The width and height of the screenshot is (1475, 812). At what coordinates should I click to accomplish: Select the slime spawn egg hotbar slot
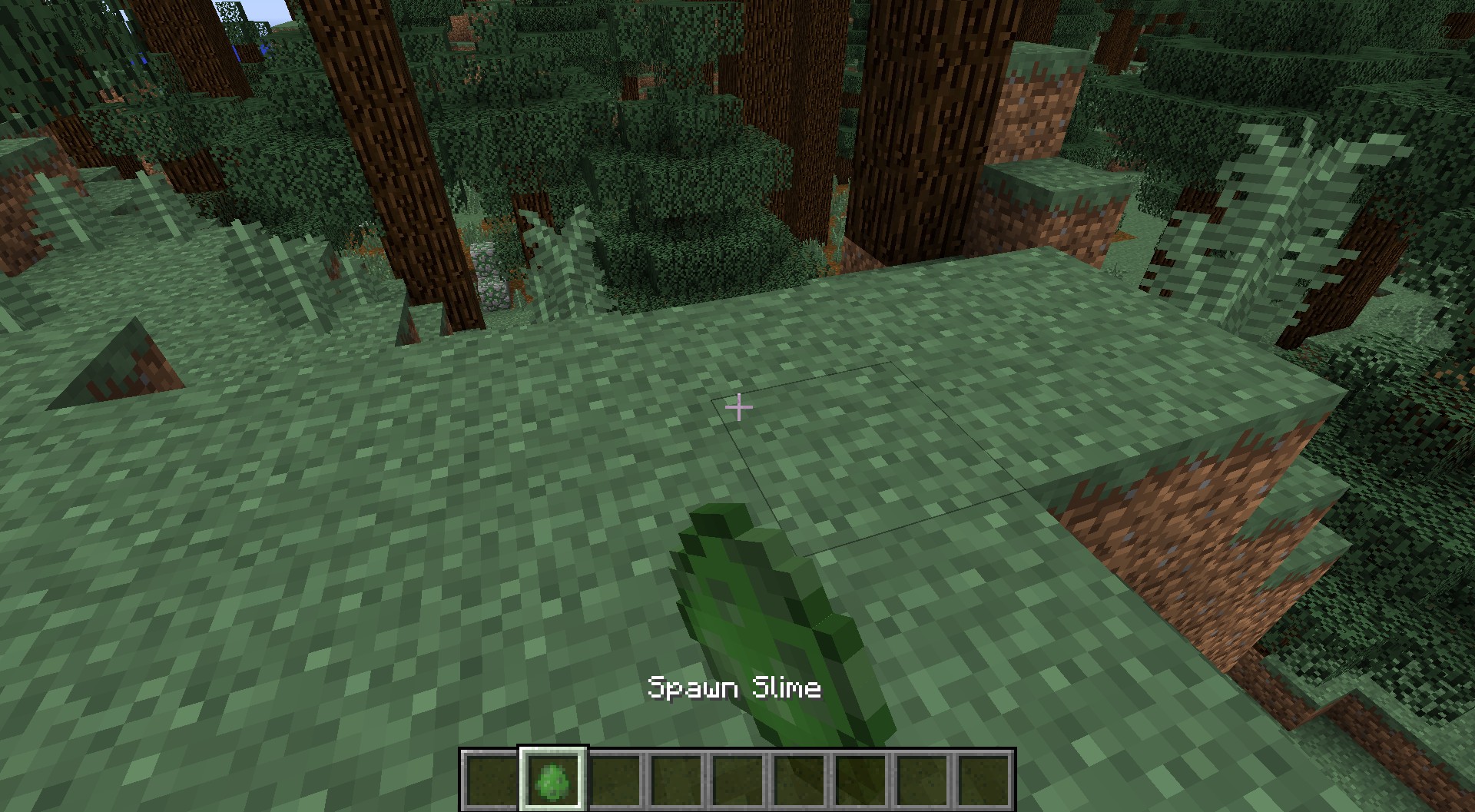553,777
